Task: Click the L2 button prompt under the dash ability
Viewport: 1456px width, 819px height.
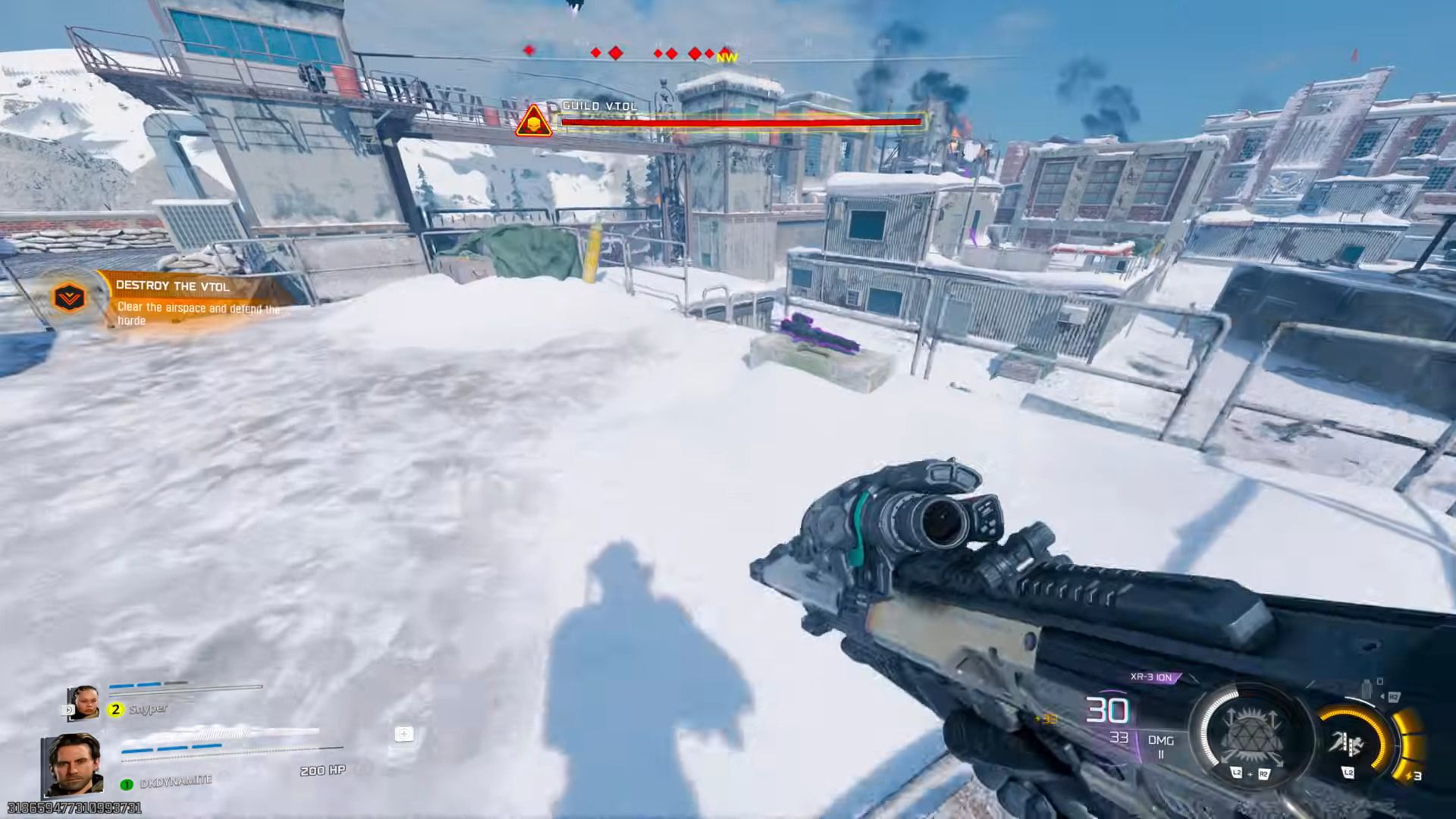Action: click(x=1349, y=773)
